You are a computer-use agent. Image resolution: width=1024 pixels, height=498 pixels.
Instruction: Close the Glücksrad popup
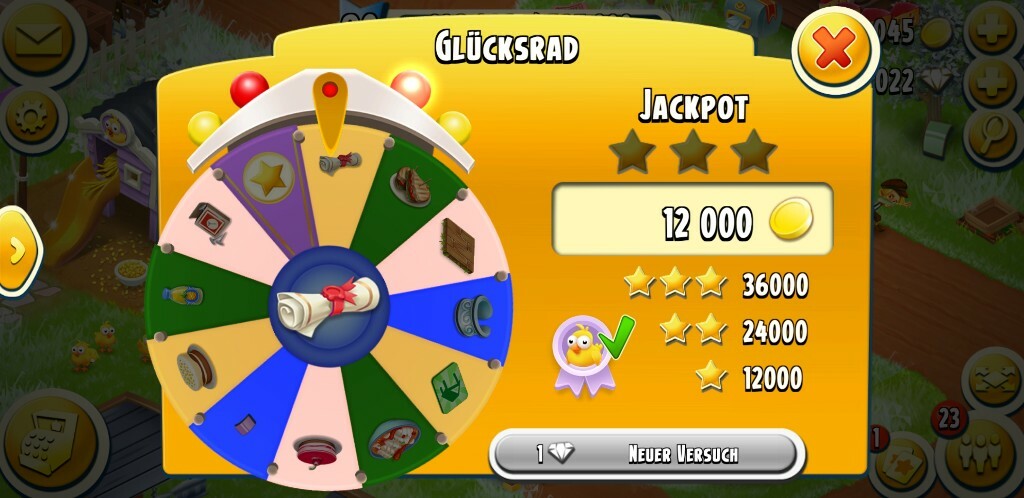pyautogui.click(x=835, y=49)
